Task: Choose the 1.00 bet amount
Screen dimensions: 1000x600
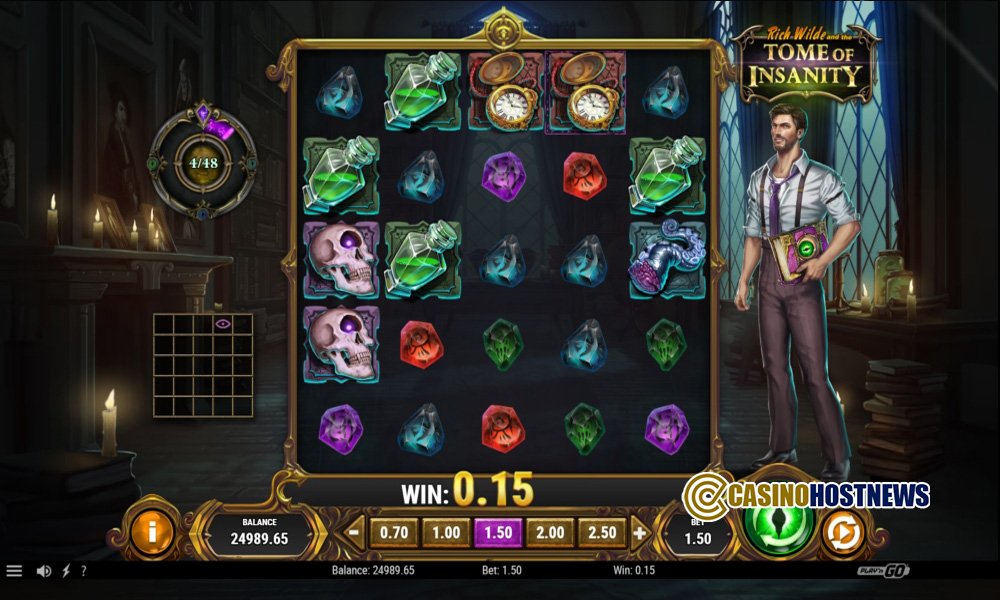Action: pyautogui.click(x=446, y=533)
